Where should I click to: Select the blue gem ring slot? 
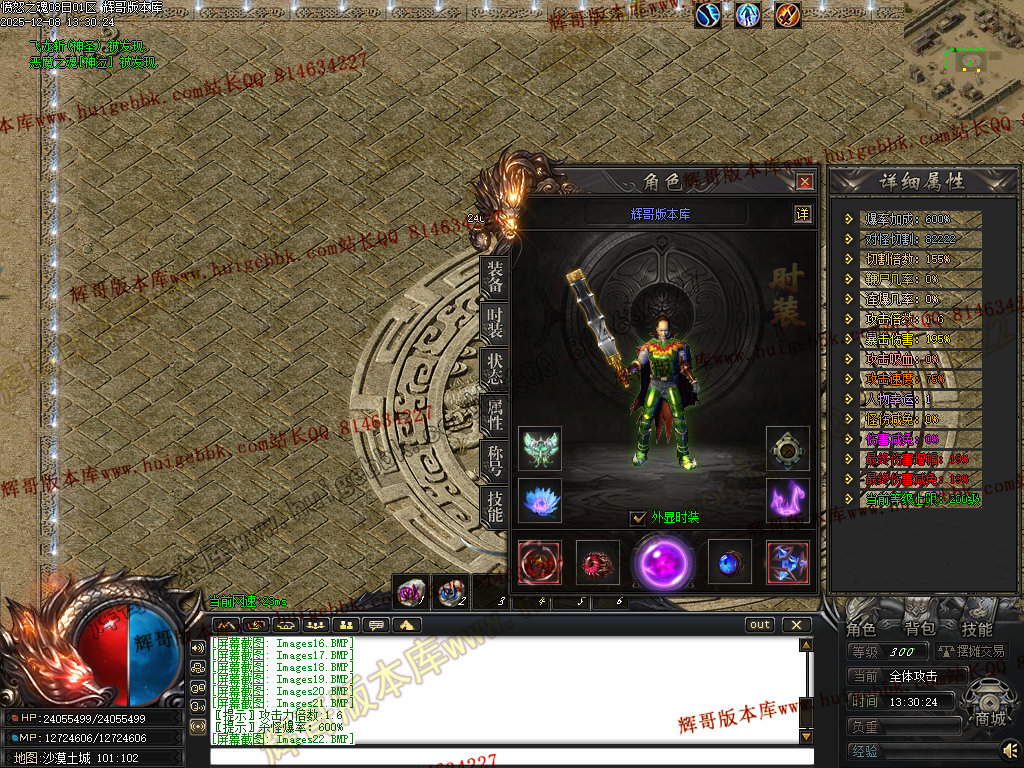click(x=729, y=562)
